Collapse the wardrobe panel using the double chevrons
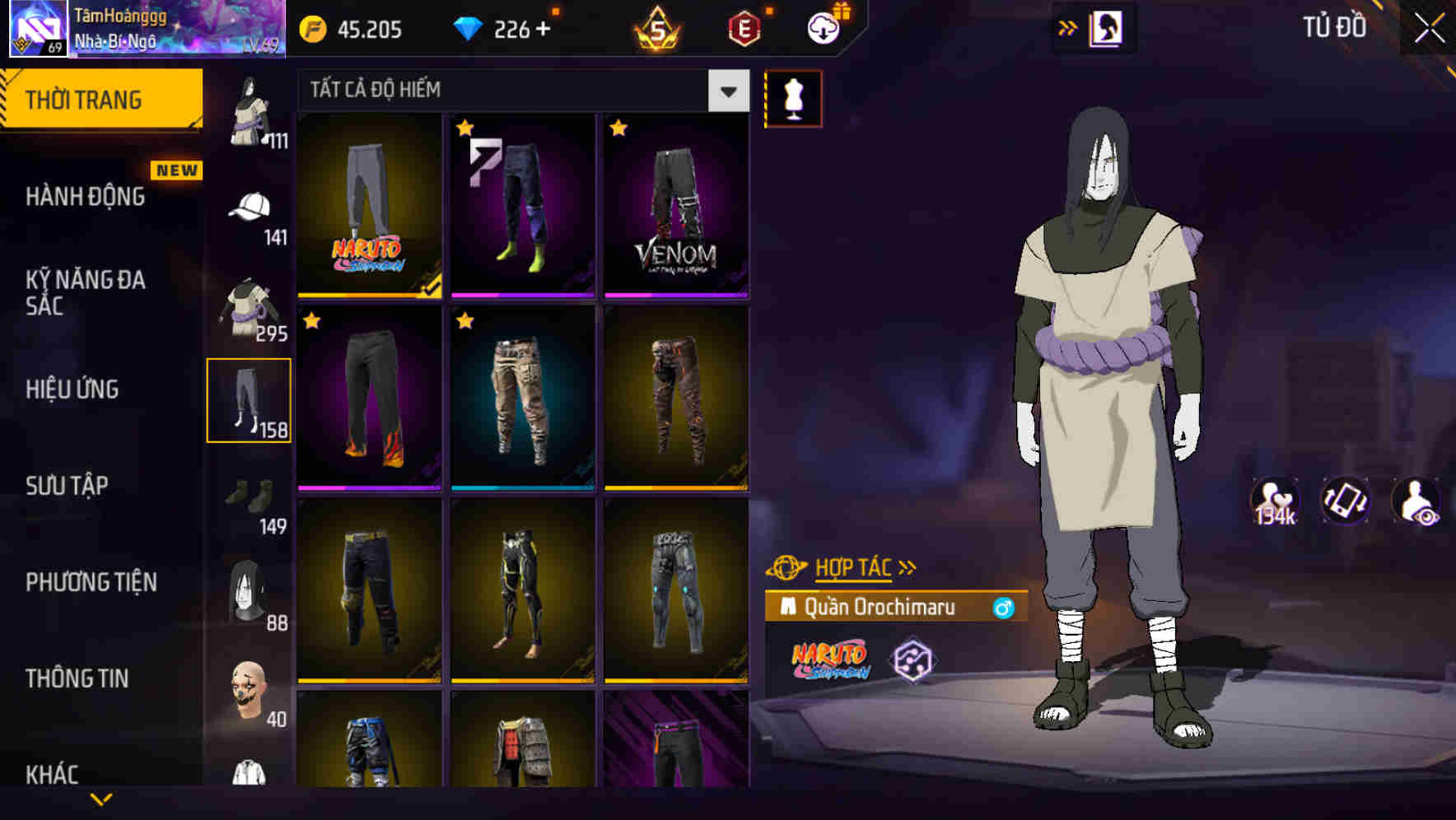The width and height of the screenshot is (1456, 820). point(1068,26)
